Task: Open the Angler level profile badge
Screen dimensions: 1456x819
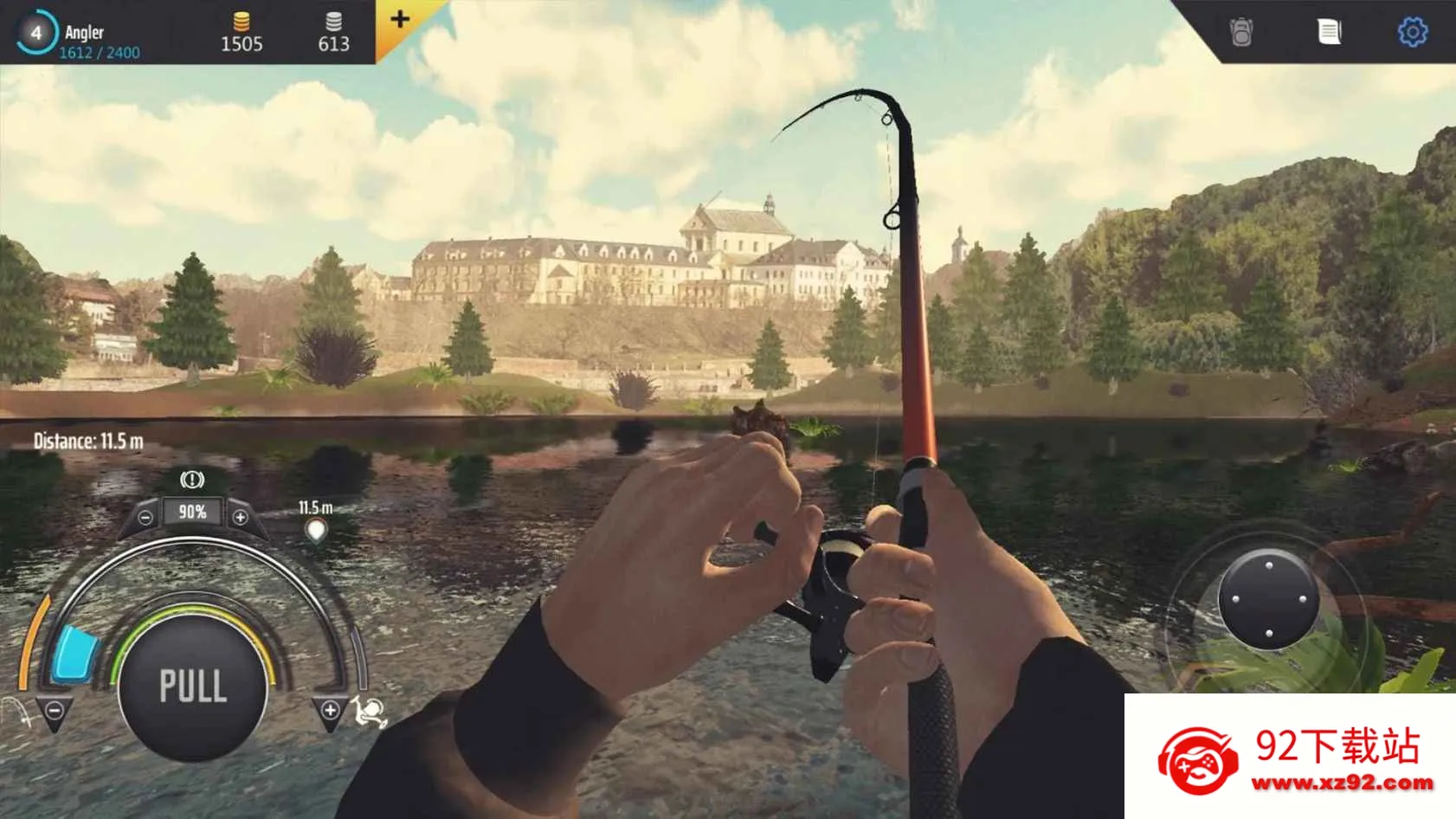Action: pos(36,33)
